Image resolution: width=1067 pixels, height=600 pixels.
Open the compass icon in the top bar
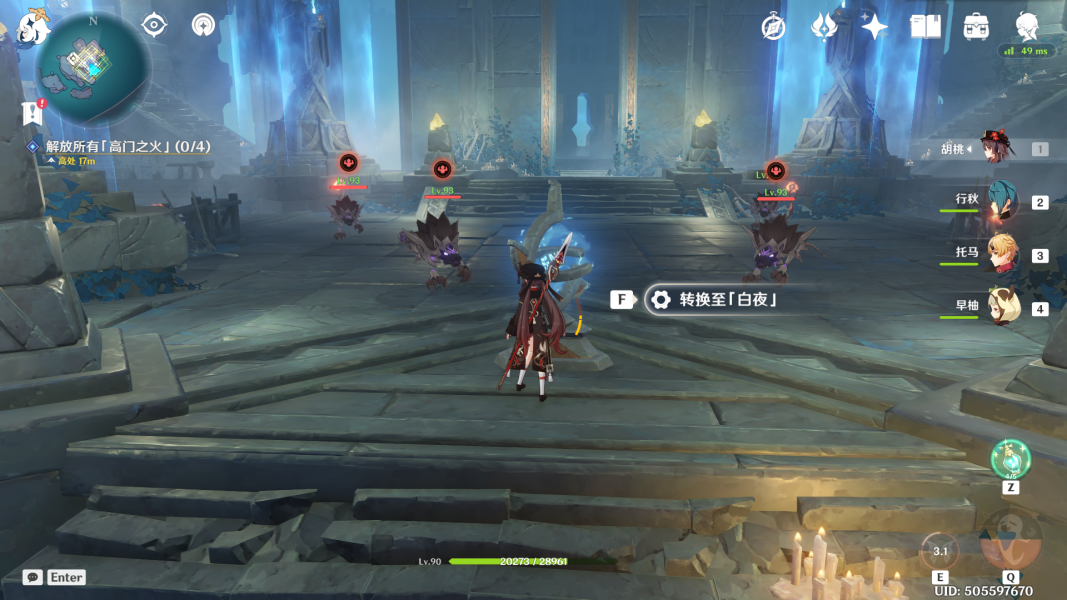point(773,27)
